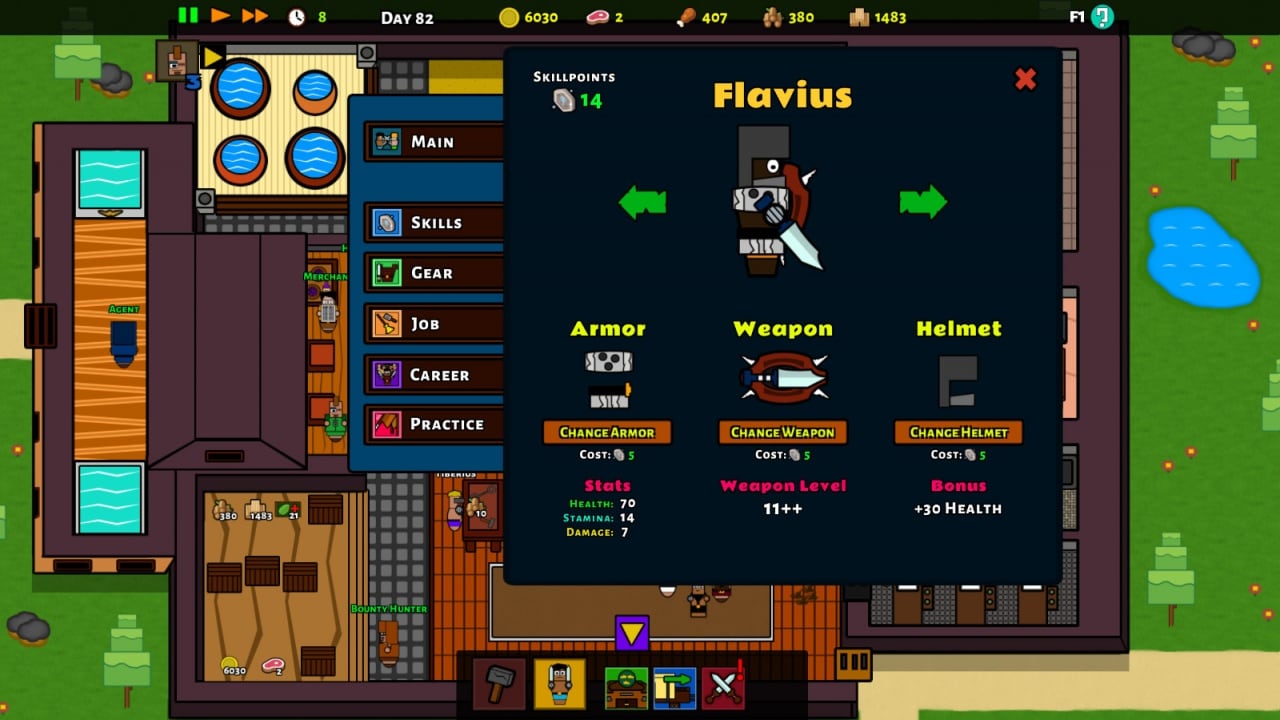This screenshot has height=720, width=1280.
Task: Open the Job section
Action: (435, 324)
